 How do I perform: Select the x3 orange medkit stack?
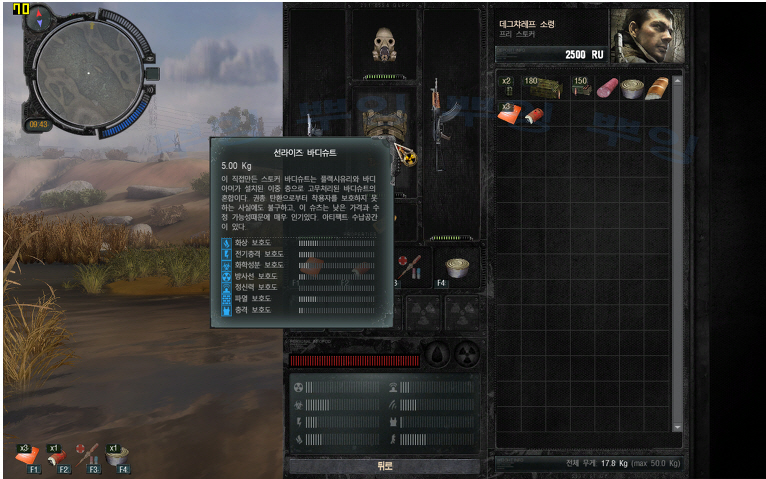[x=509, y=113]
